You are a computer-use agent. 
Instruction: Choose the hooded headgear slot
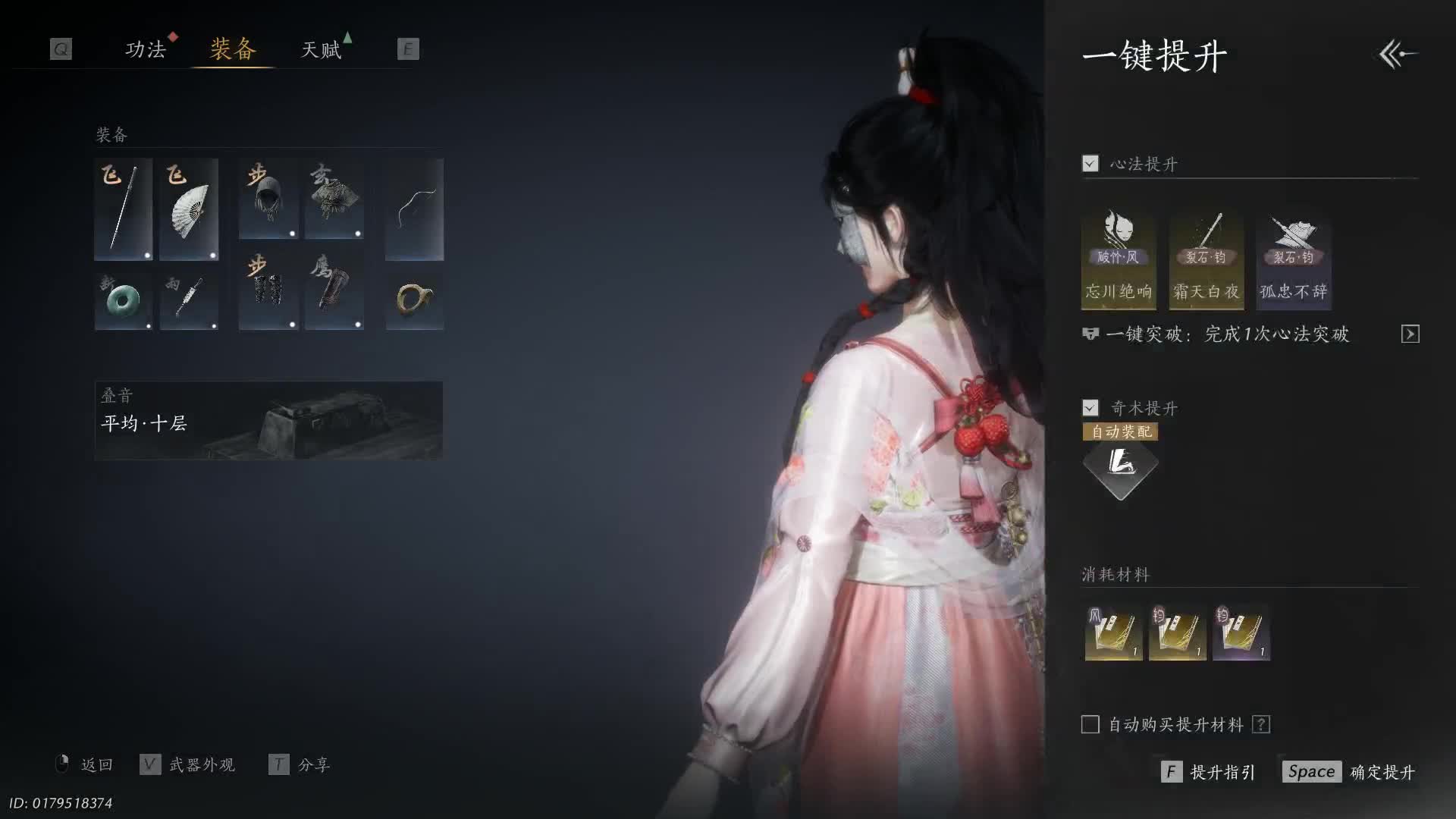click(268, 199)
